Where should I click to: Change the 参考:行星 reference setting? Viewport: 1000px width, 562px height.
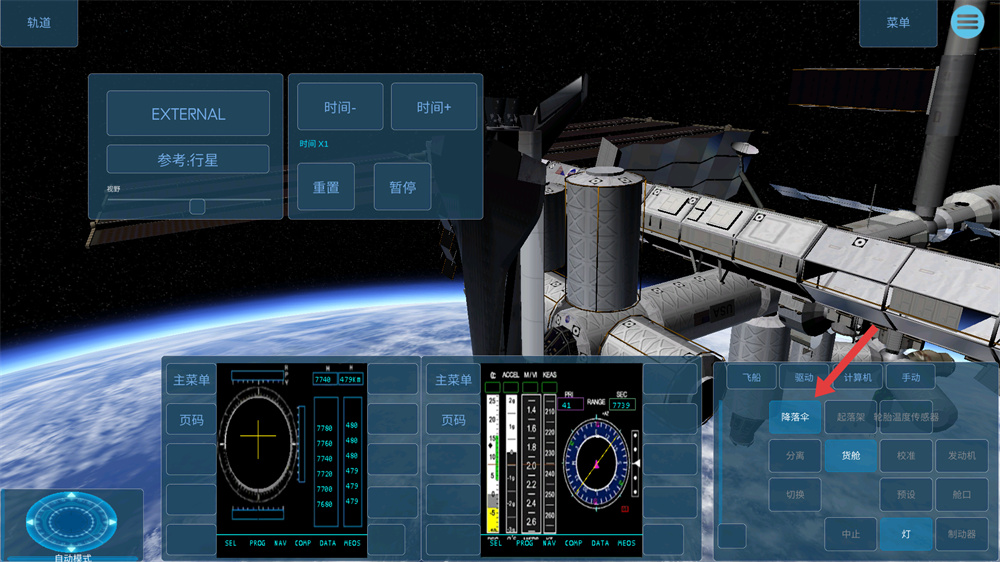[x=188, y=160]
